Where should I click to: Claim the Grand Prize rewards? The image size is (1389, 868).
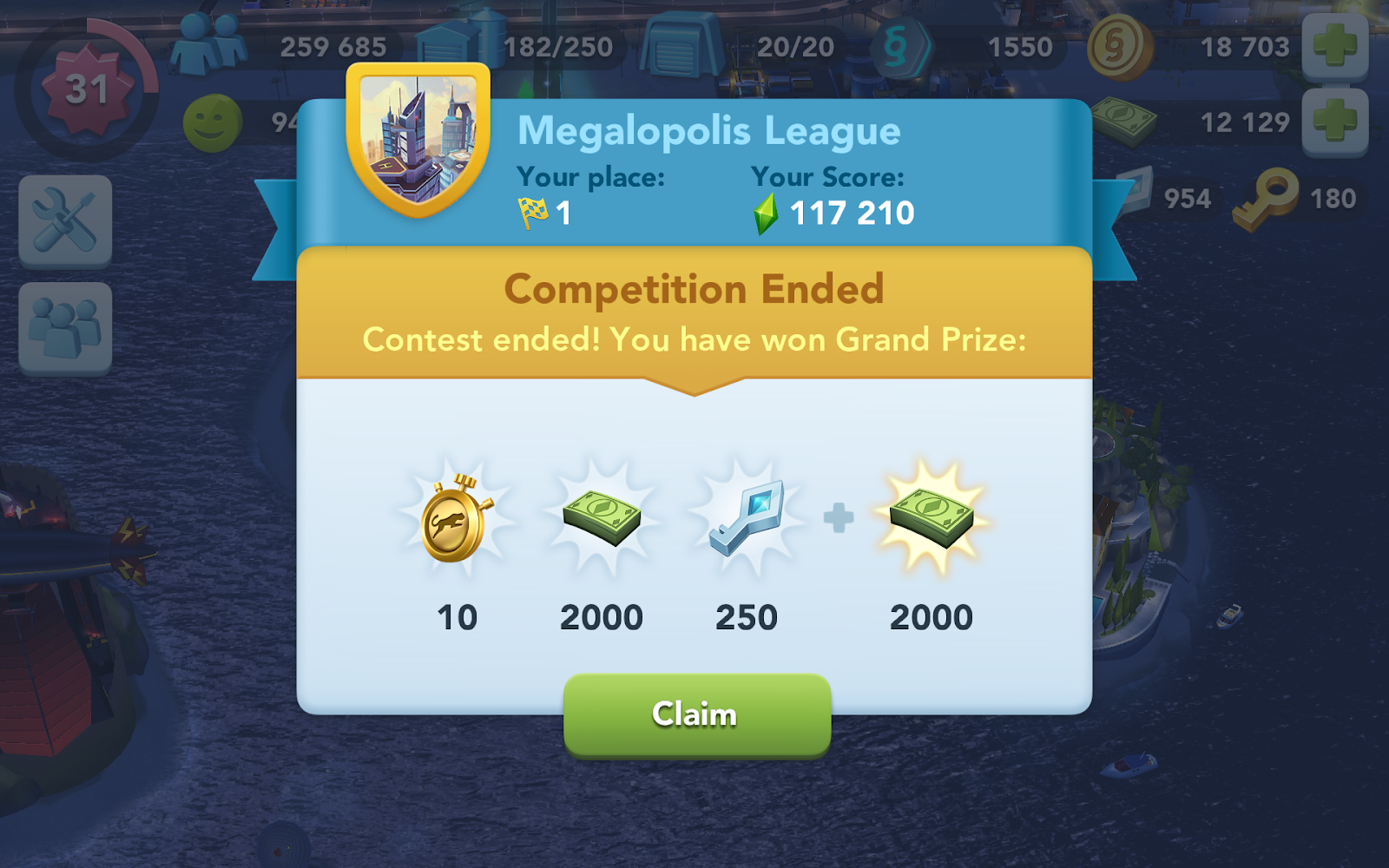point(694,714)
